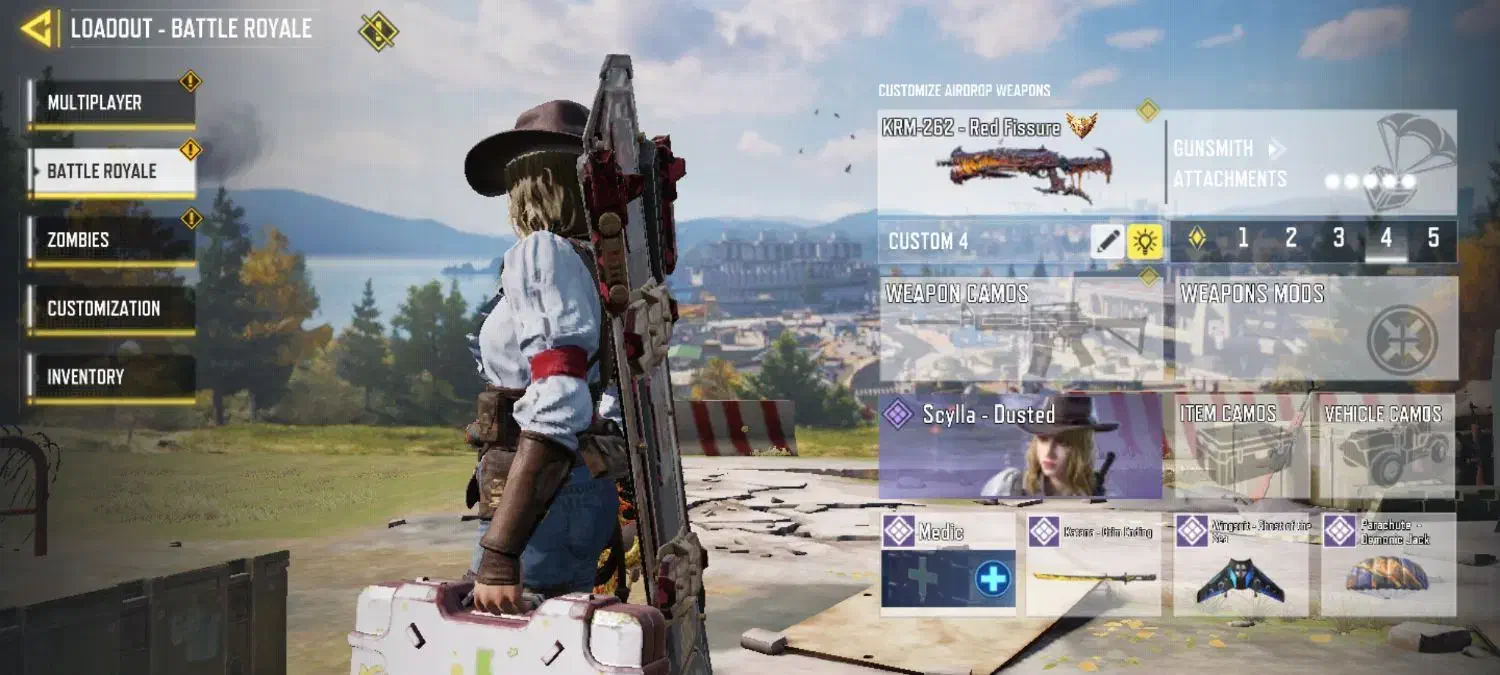Open the Weapon Camos panel

click(1020, 330)
